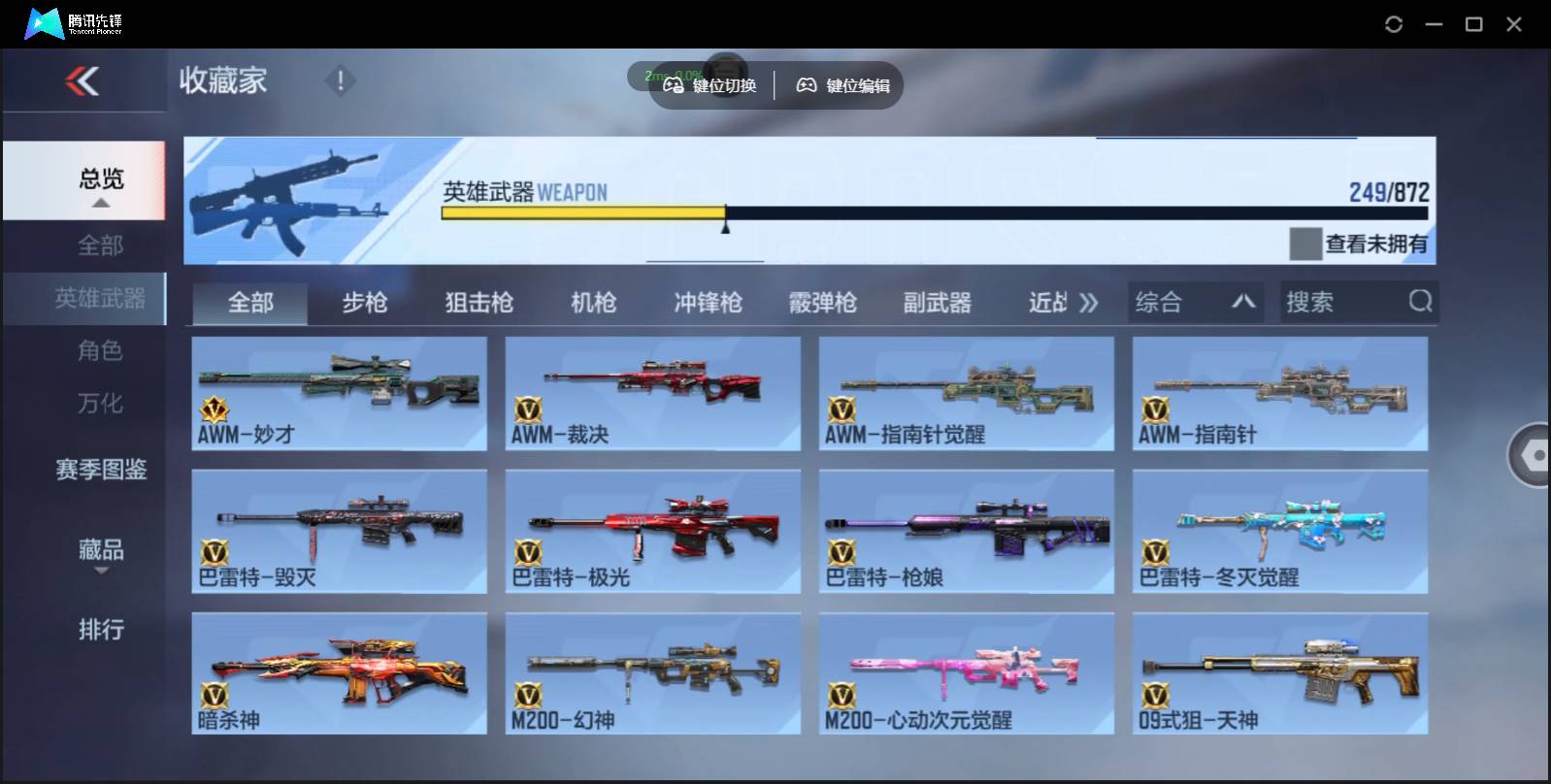Click the camera/record floating icon on right edge

(1534, 454)
